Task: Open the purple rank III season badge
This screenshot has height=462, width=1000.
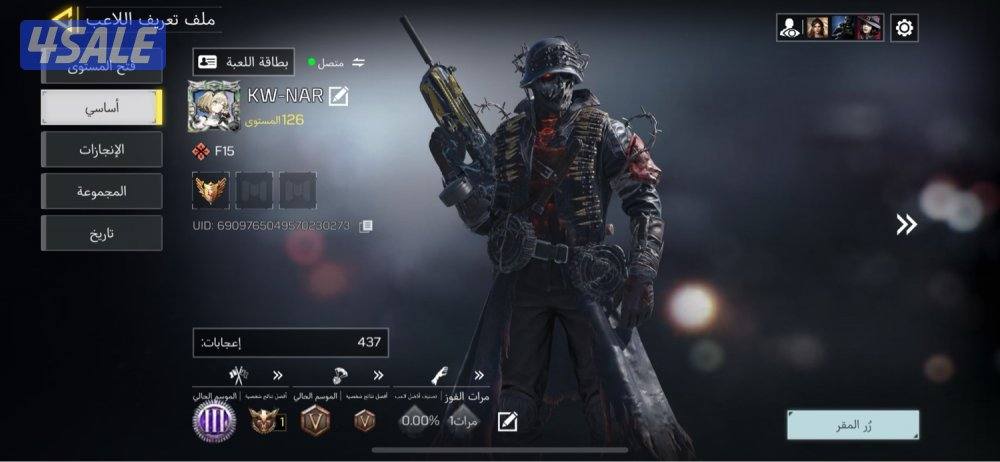Action: pos(214,421)
